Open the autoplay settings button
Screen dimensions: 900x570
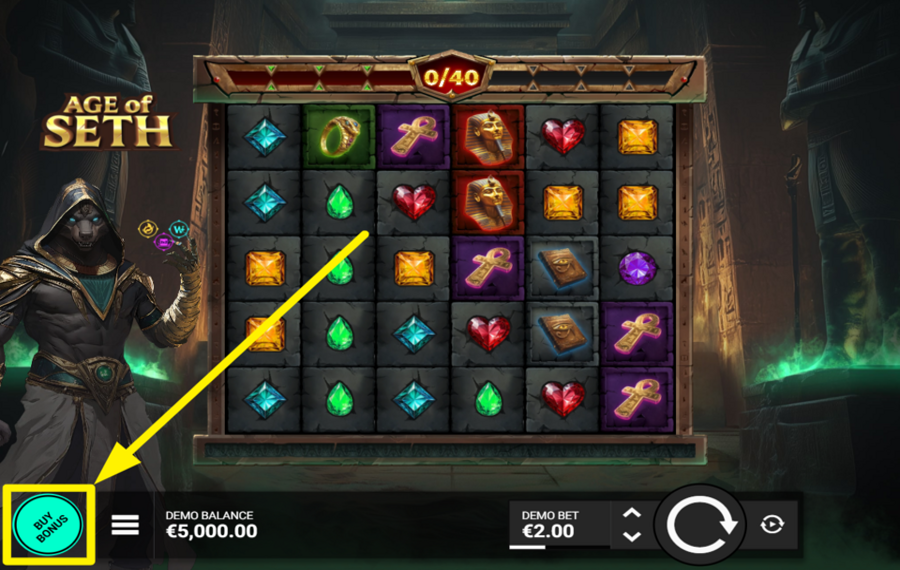771,524
